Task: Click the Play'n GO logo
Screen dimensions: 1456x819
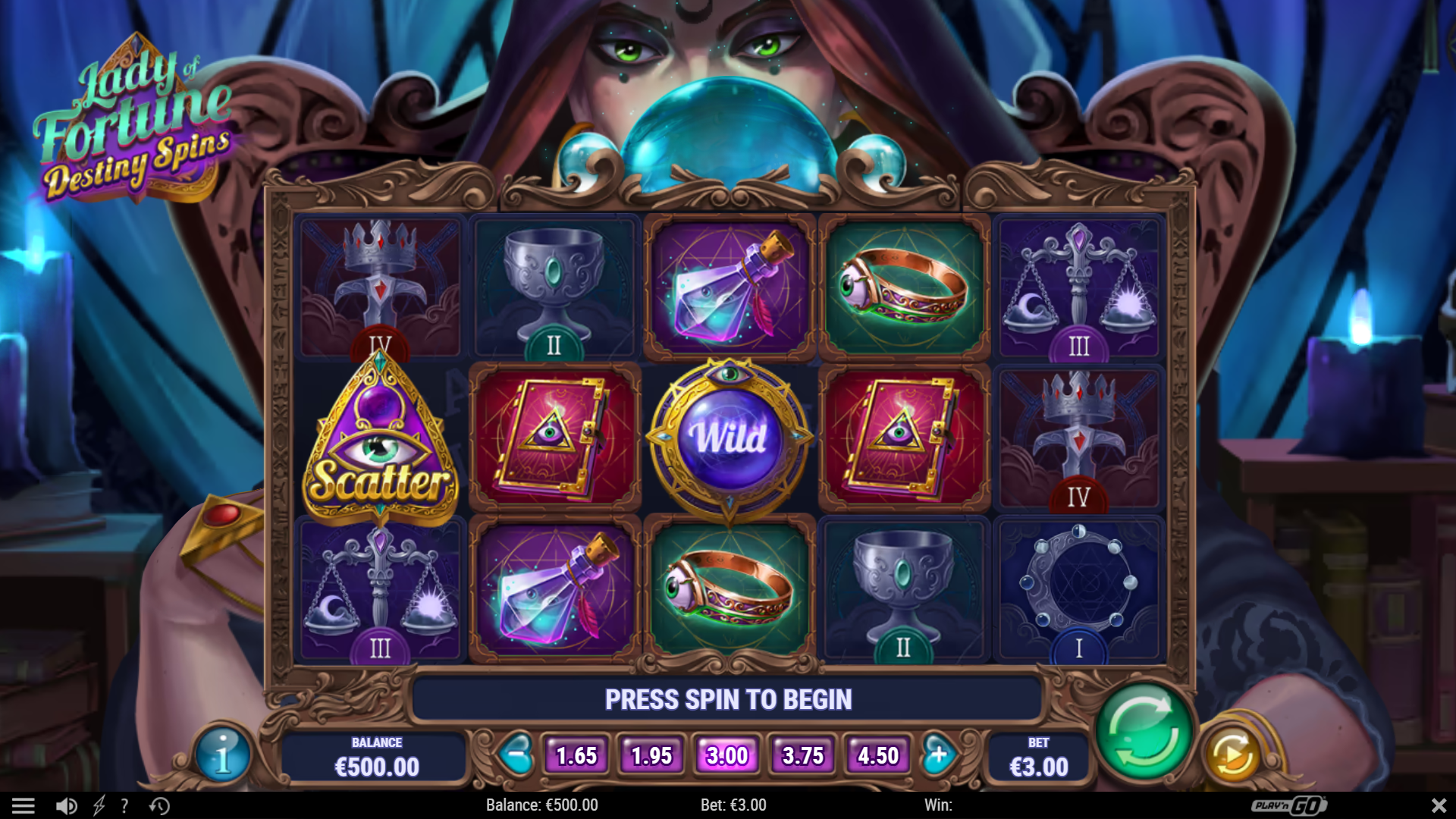Action: pyautogui.click(x=1291, y=805)
